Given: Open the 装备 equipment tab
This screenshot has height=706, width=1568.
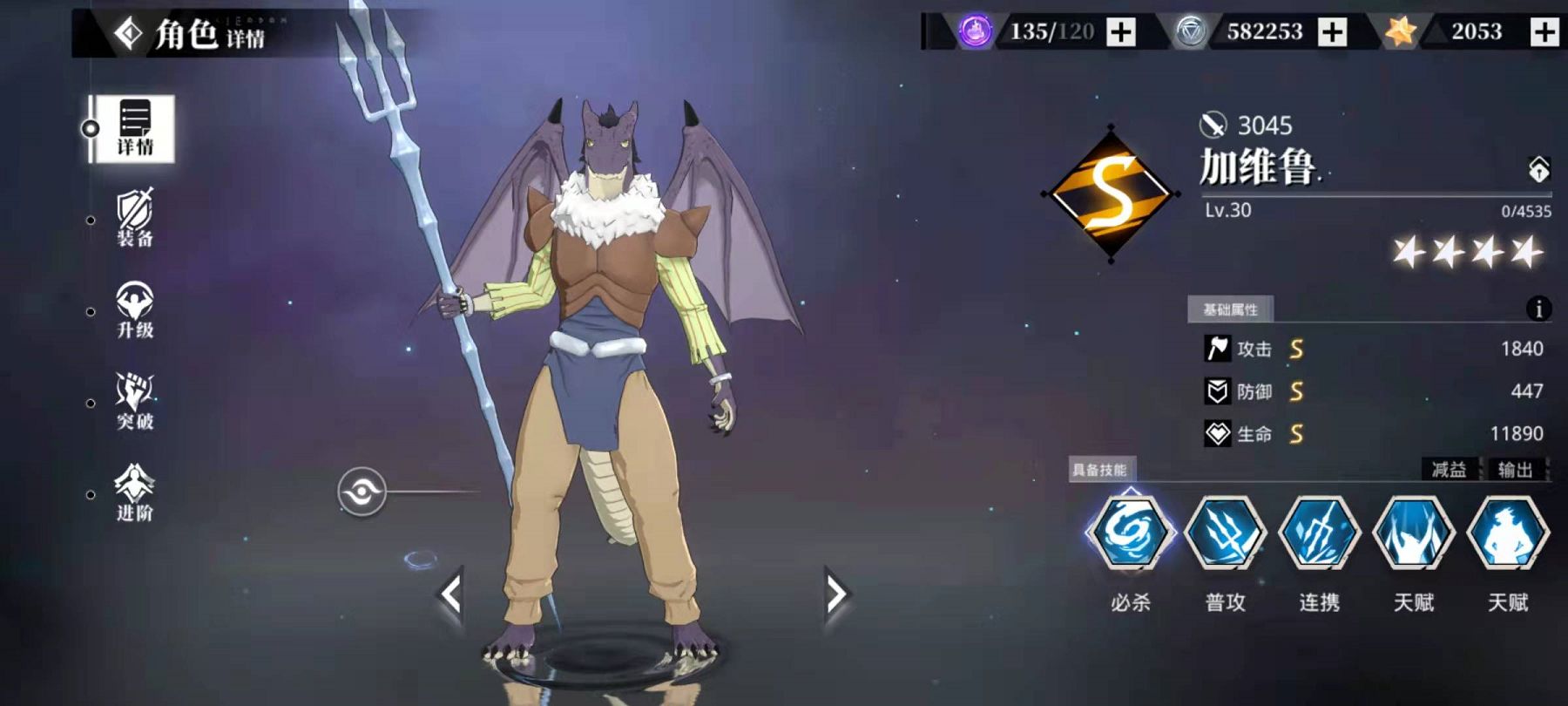Looking at the screenshot, I should (x=134, y=219).
